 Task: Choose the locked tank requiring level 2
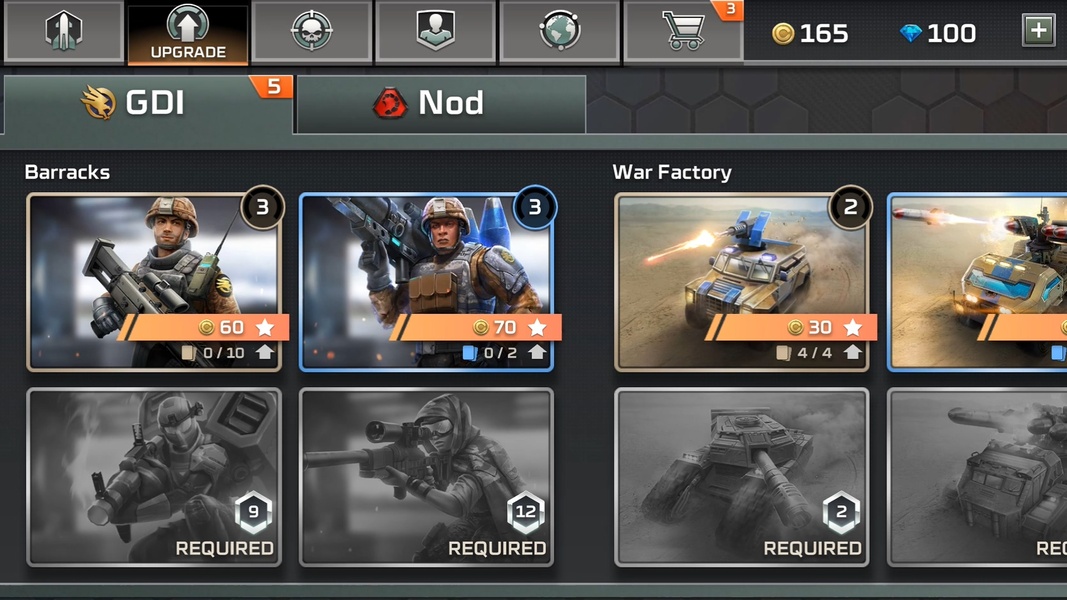(x=741, y=477)
